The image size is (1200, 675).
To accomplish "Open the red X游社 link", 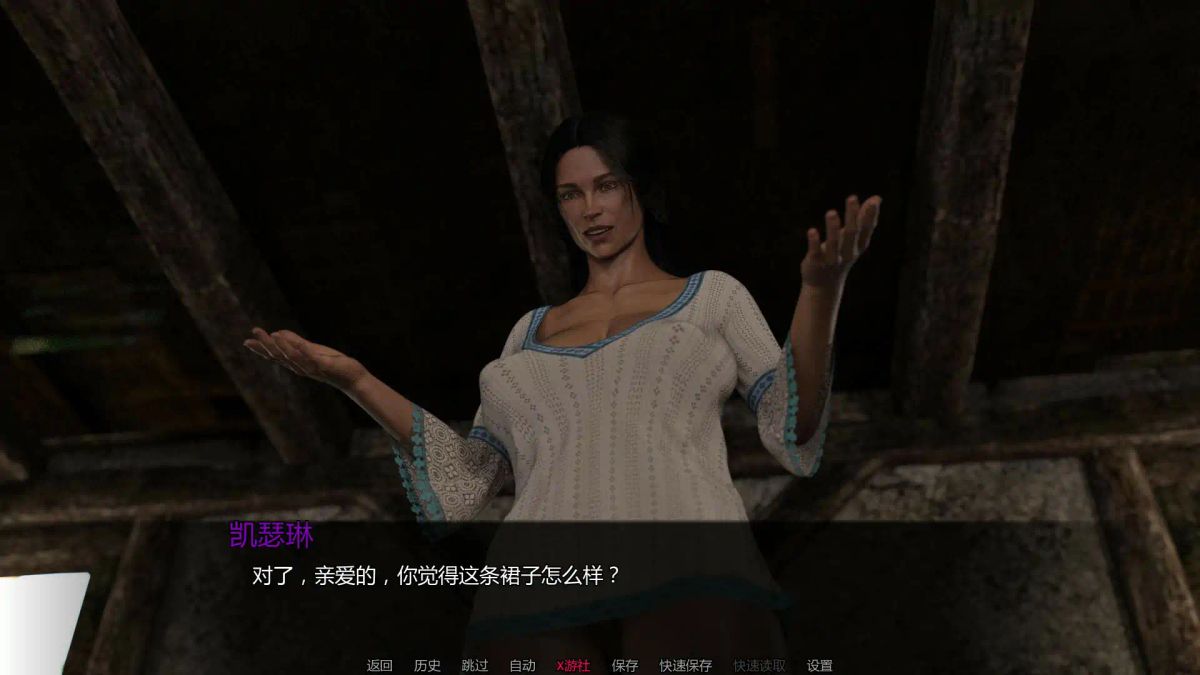I will [573, 665].
